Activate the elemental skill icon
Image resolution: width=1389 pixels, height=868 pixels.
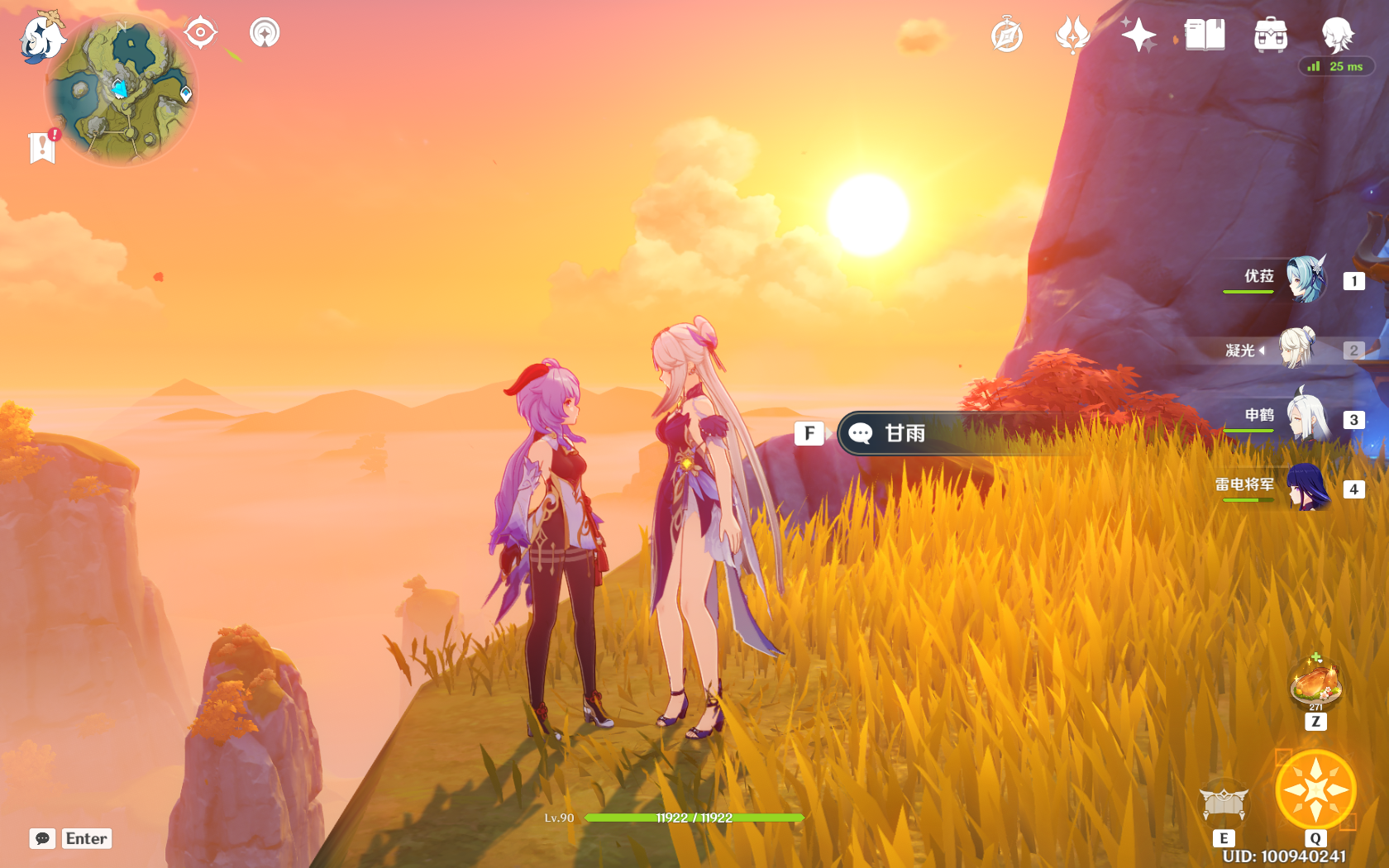point(1224,804)
